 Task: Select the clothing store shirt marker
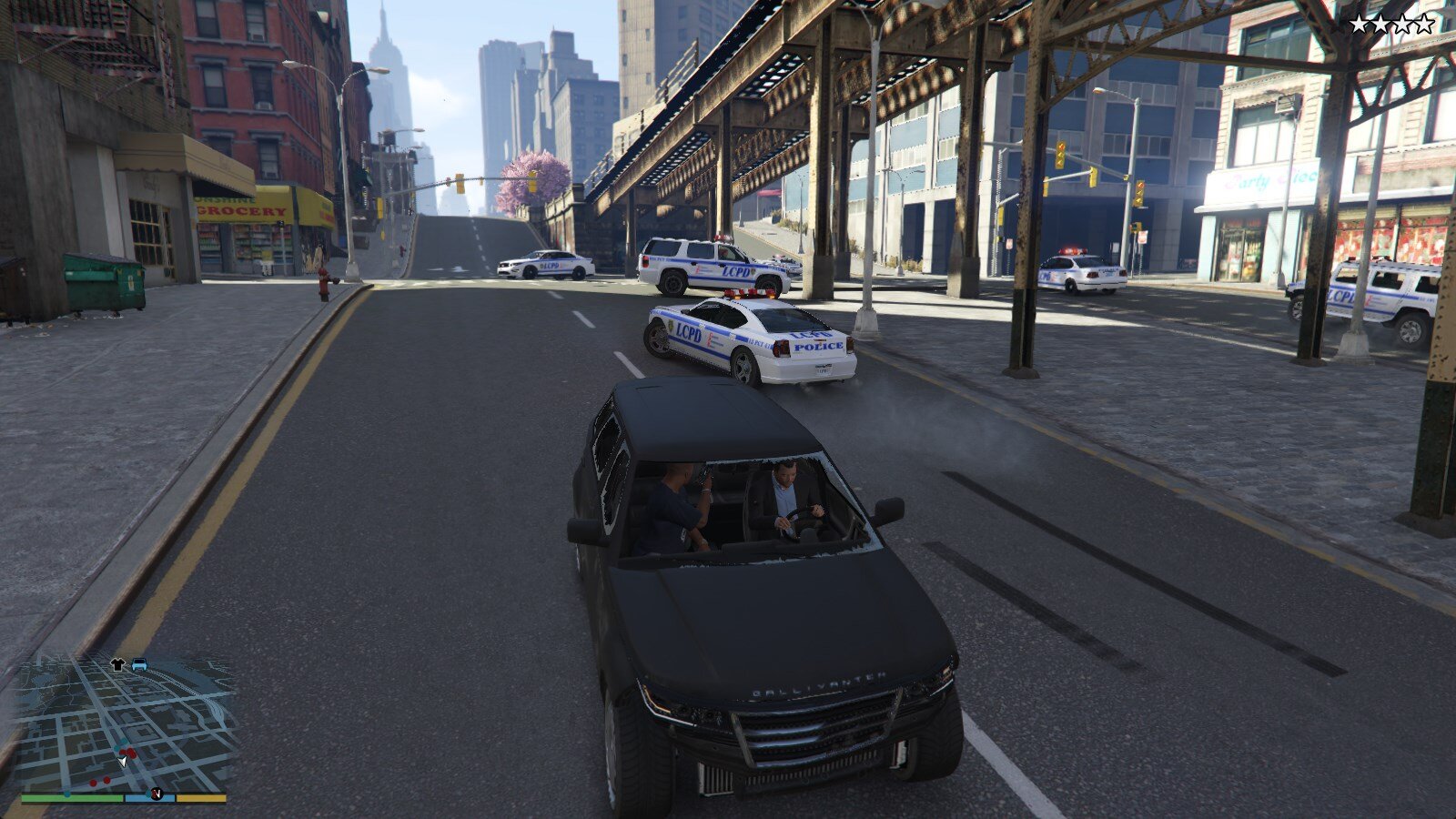(x=117, y=664)
